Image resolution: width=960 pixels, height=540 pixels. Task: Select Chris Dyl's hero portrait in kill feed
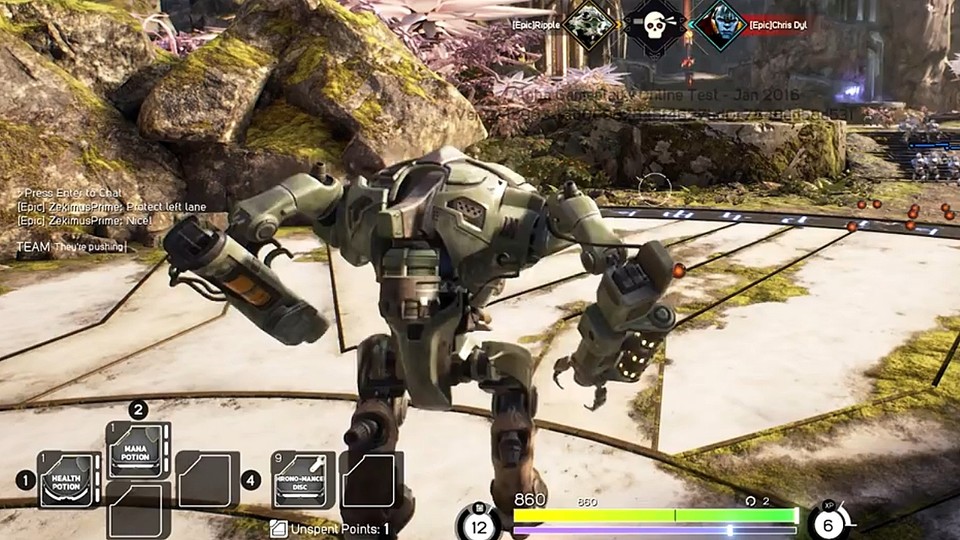(720, 25)
